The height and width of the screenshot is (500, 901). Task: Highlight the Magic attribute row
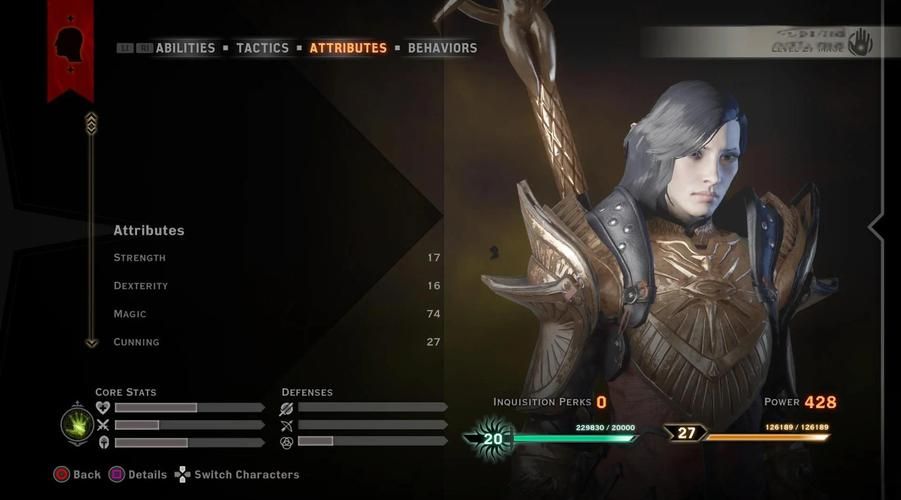click(x=276, y=314)
